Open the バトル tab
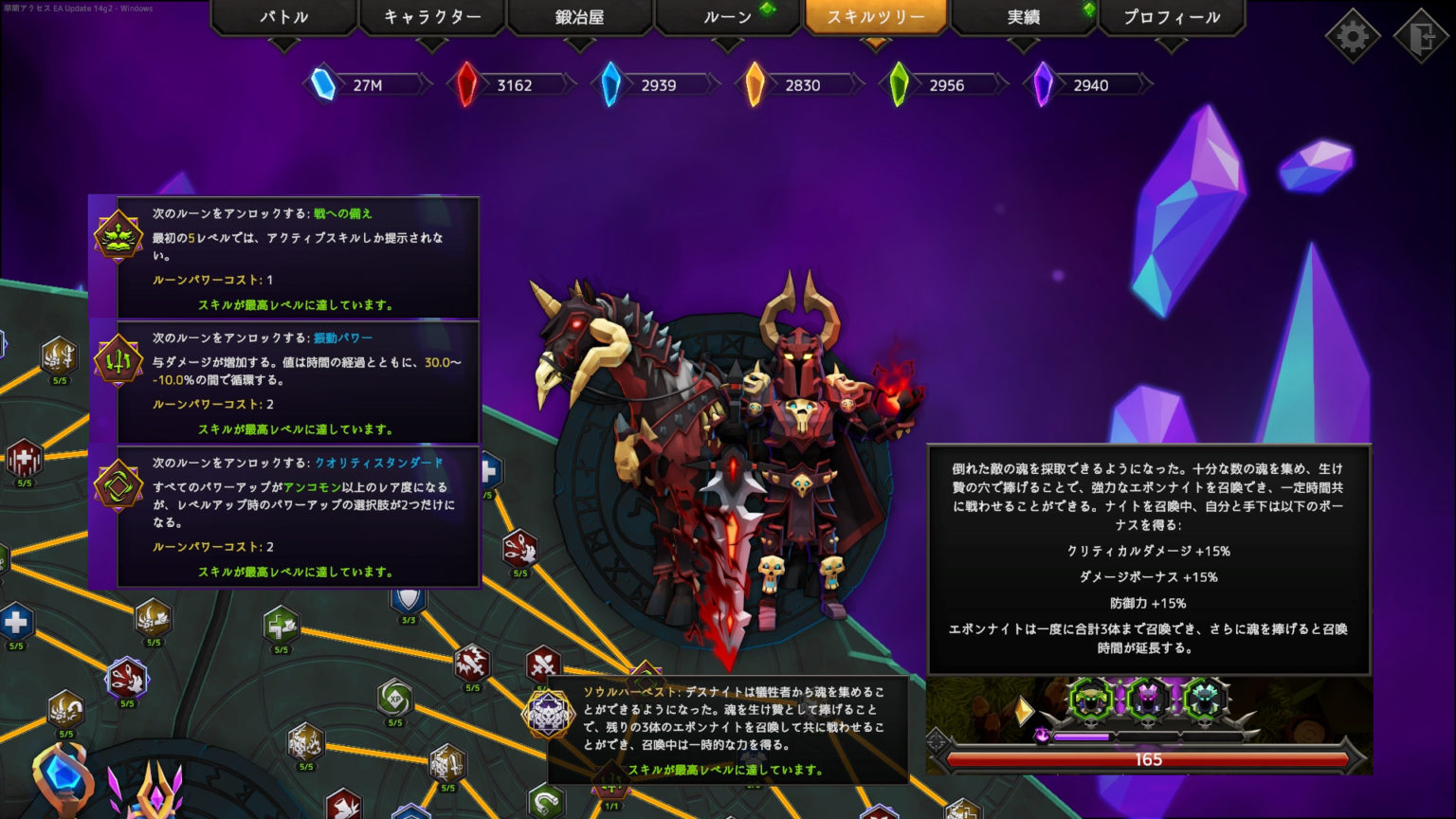The image size is (1456, 819). click(282, 16)
